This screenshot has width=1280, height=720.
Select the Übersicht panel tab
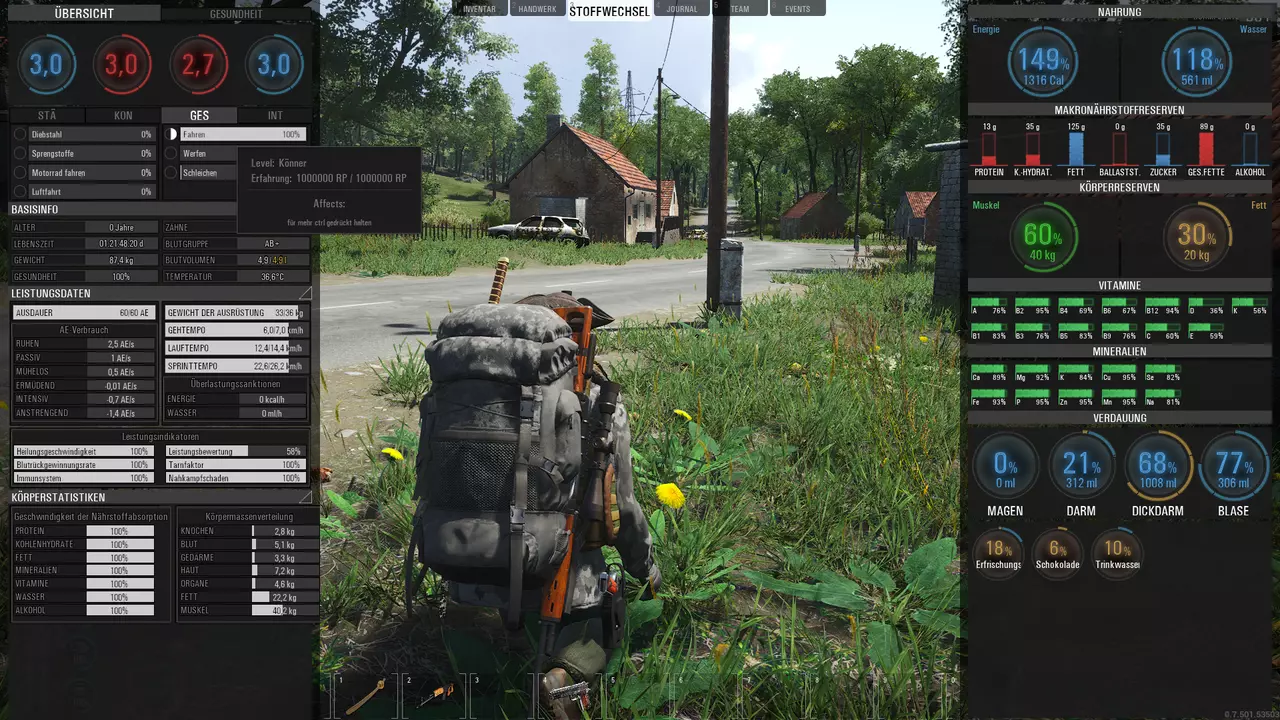(x=84, y=14)
